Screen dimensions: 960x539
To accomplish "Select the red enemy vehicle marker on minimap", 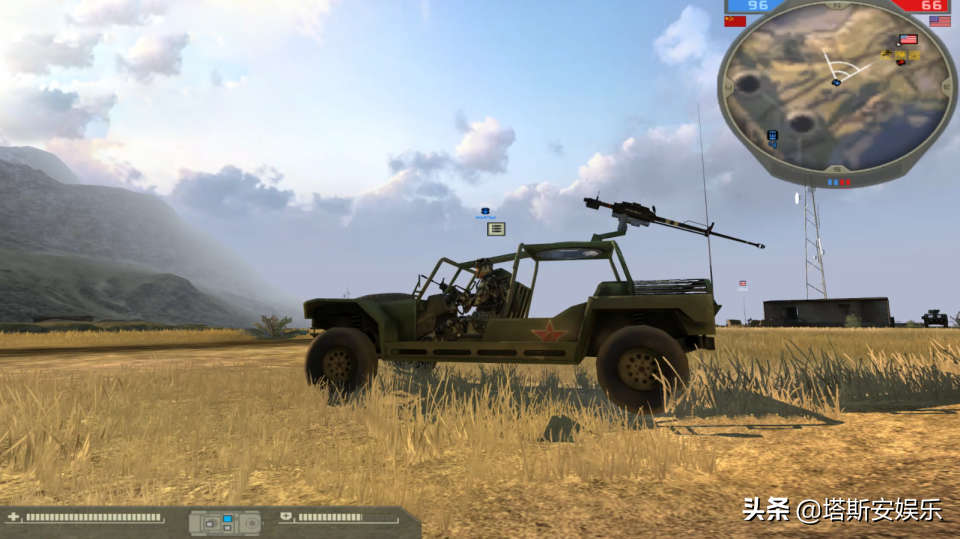I will coord(901,61).
